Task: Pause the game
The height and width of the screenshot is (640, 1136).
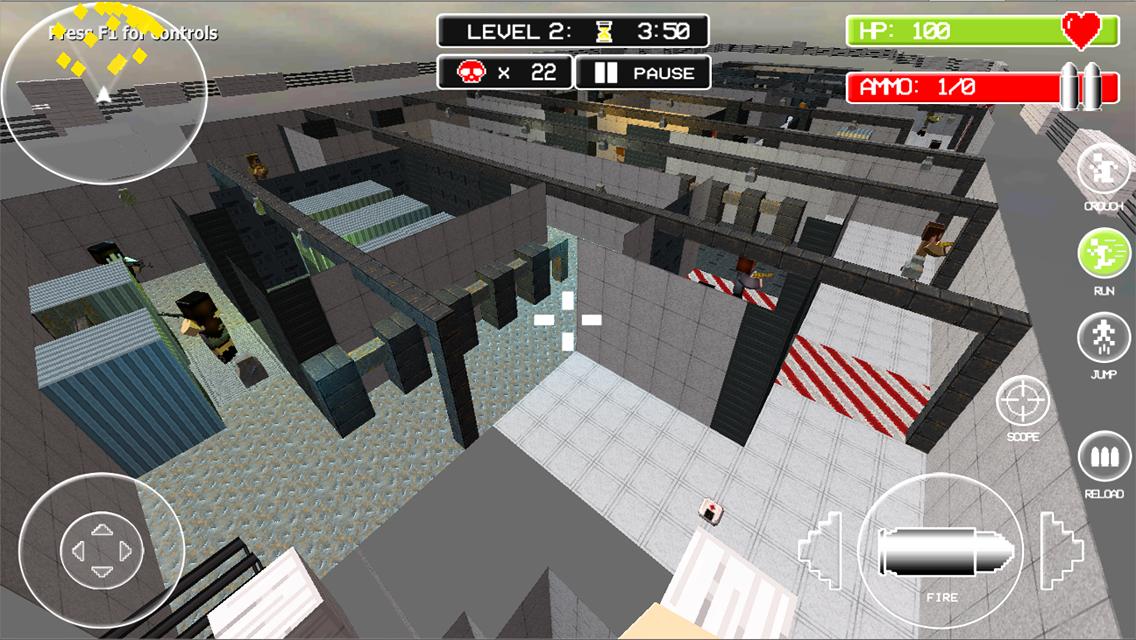Action: coord(644,73)
